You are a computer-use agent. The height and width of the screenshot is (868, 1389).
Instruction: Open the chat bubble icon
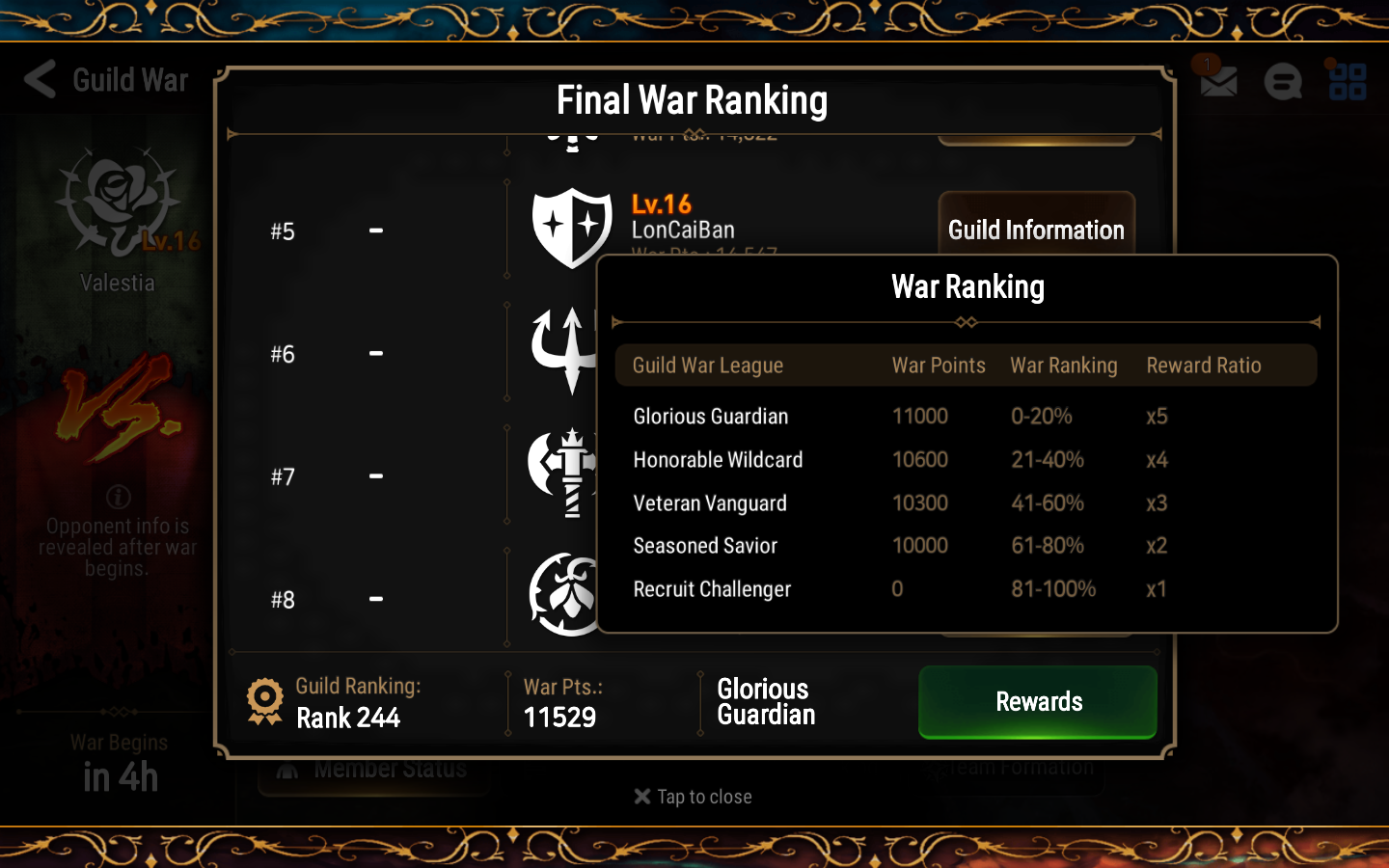(1282, 81)
